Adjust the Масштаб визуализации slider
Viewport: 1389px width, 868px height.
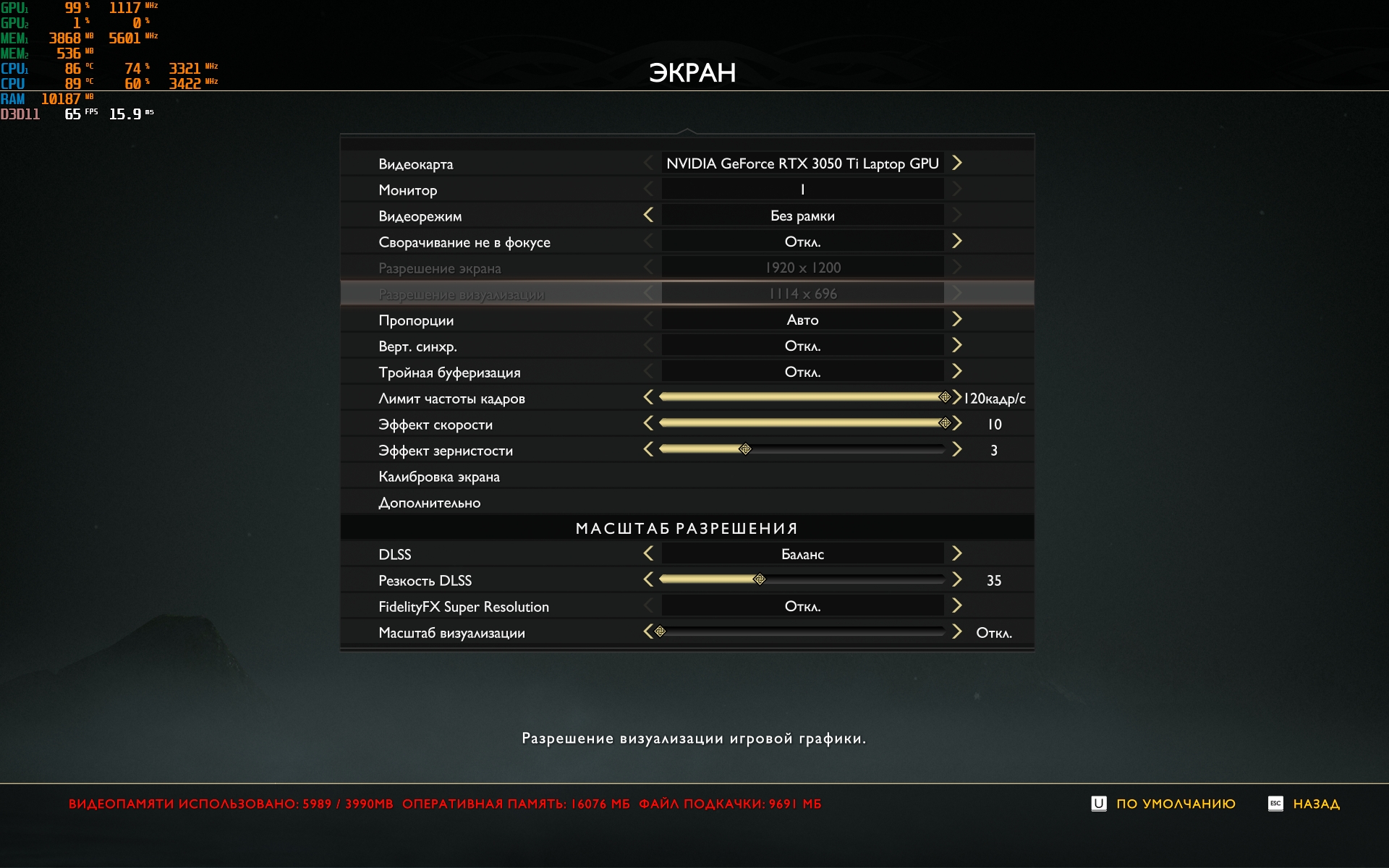tap(802, 631)
